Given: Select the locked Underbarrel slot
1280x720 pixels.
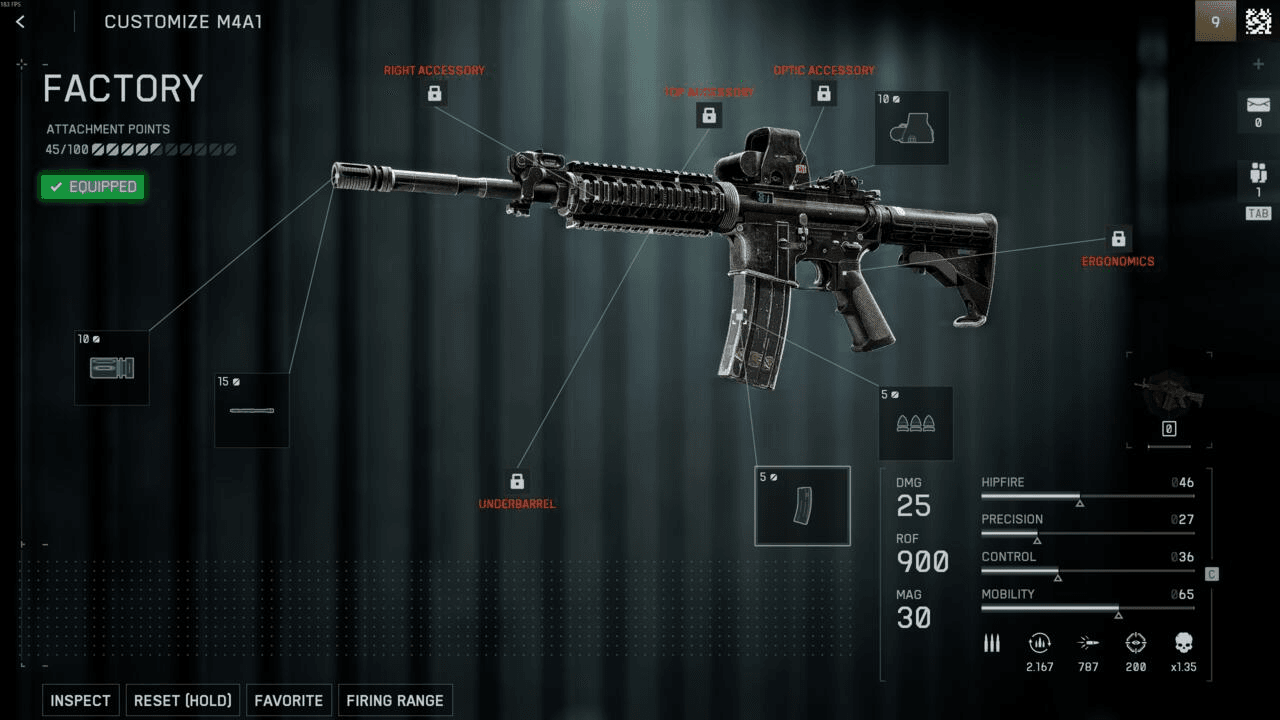Looking at the screenshot, I should (x=517, y=482).
